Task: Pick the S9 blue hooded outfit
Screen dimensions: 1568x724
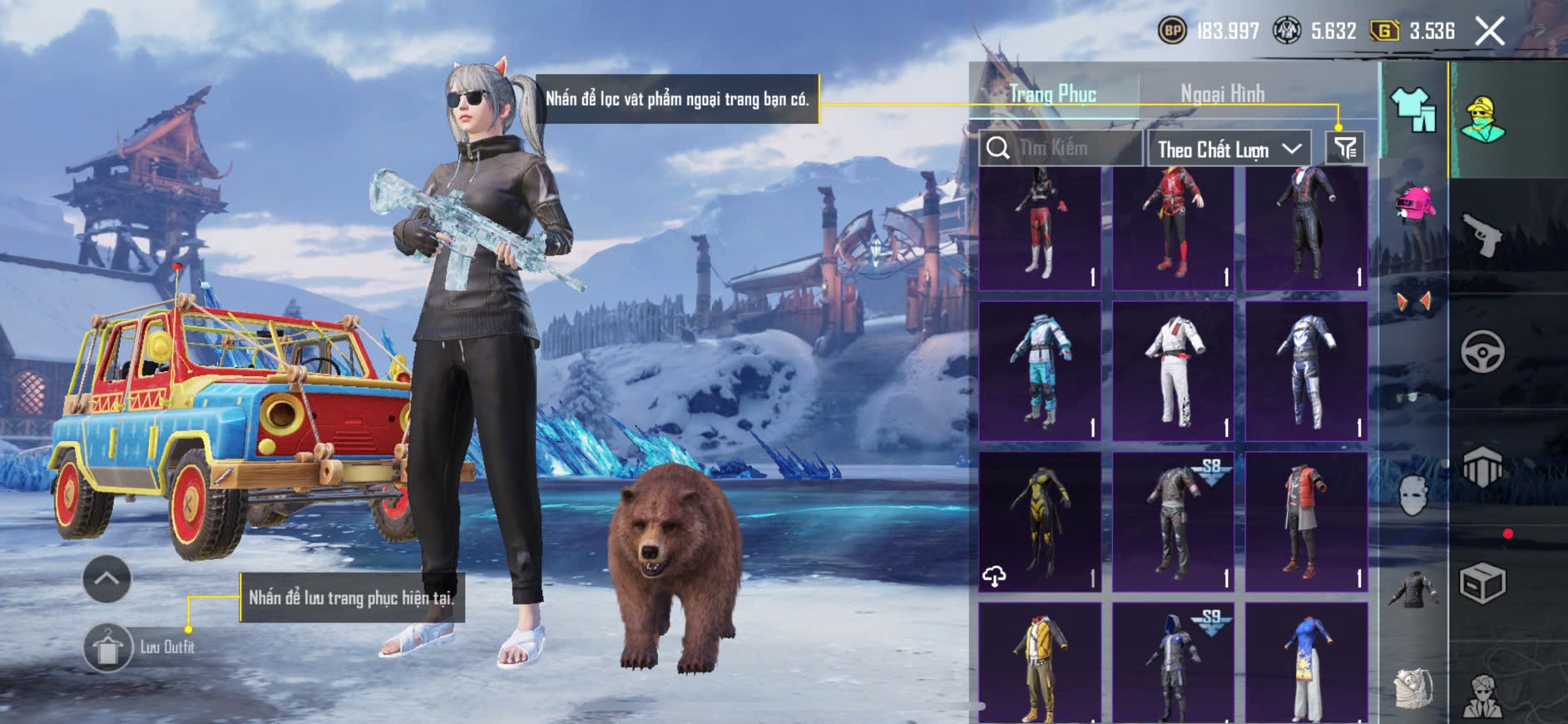Action: pos(1173,663)
